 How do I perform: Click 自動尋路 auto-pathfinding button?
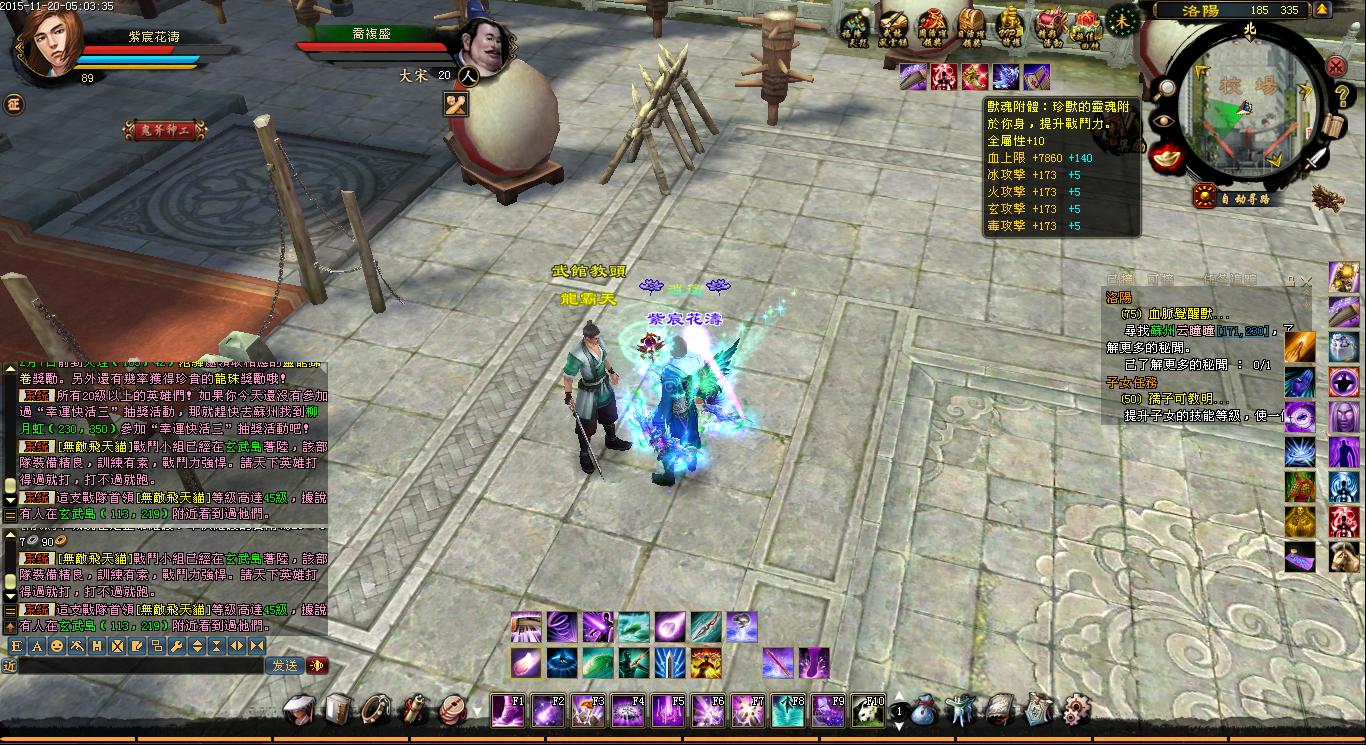1238,197
